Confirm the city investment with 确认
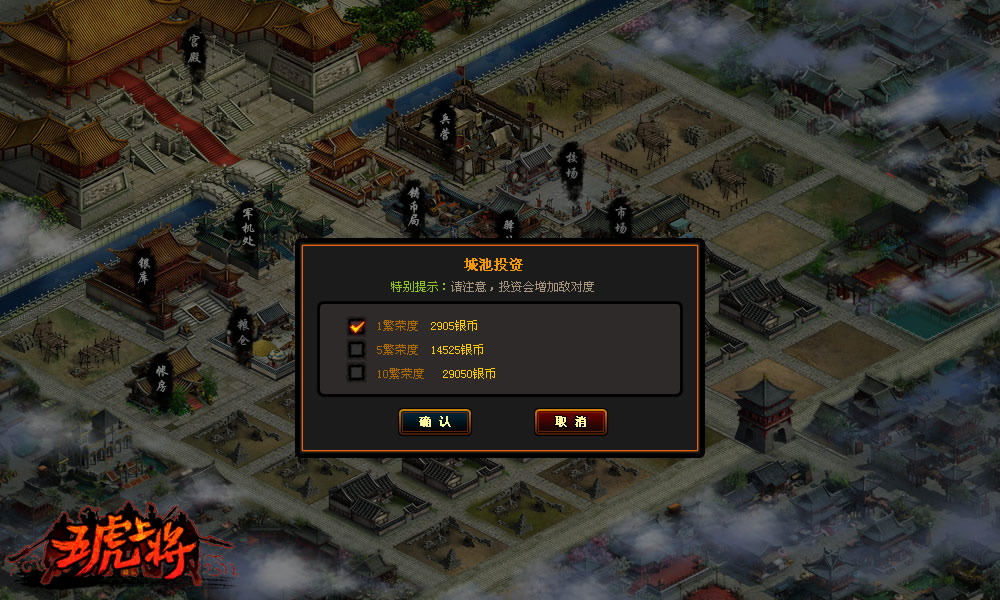 click(434, 422)
